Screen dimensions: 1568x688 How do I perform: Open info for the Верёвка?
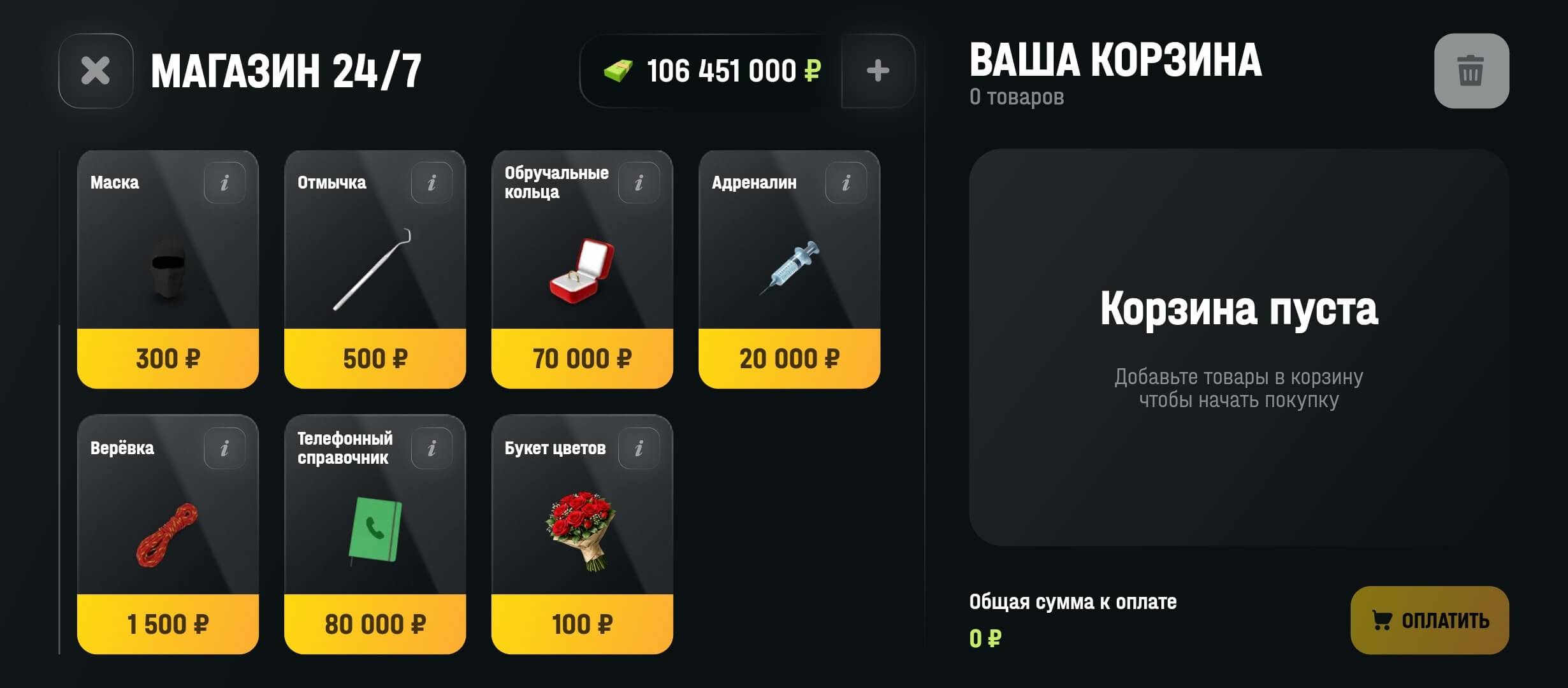pyautogui.click(x=224, y=448)
